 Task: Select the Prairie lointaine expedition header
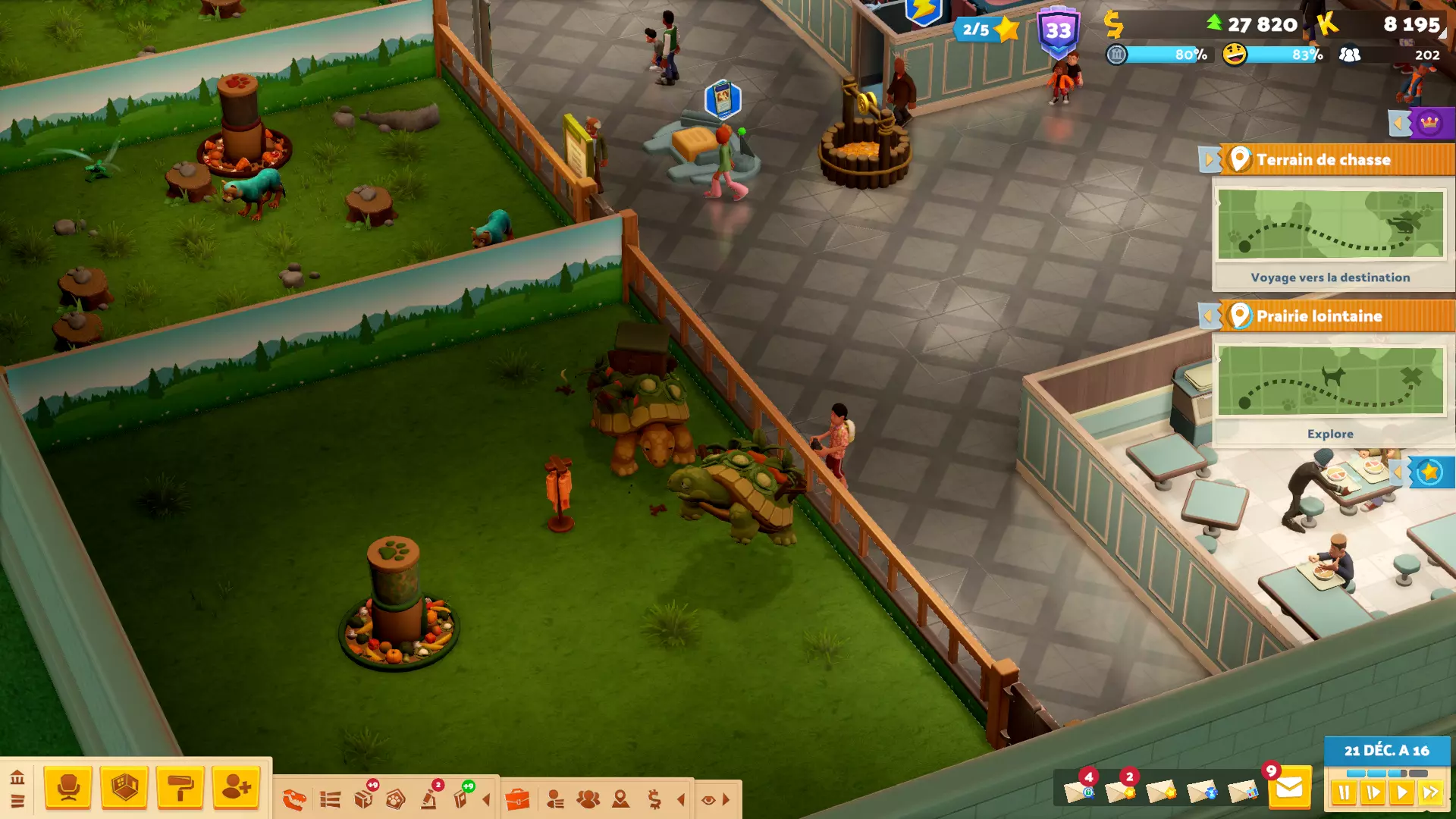point(1319,316)
